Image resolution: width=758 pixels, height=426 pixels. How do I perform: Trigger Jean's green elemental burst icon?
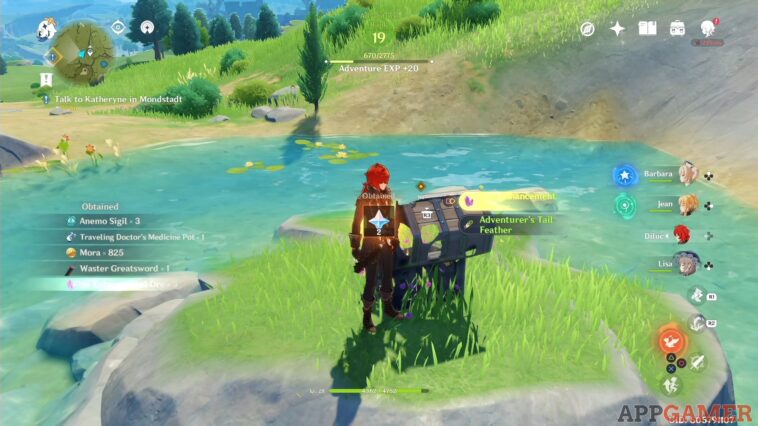point(626,206)
